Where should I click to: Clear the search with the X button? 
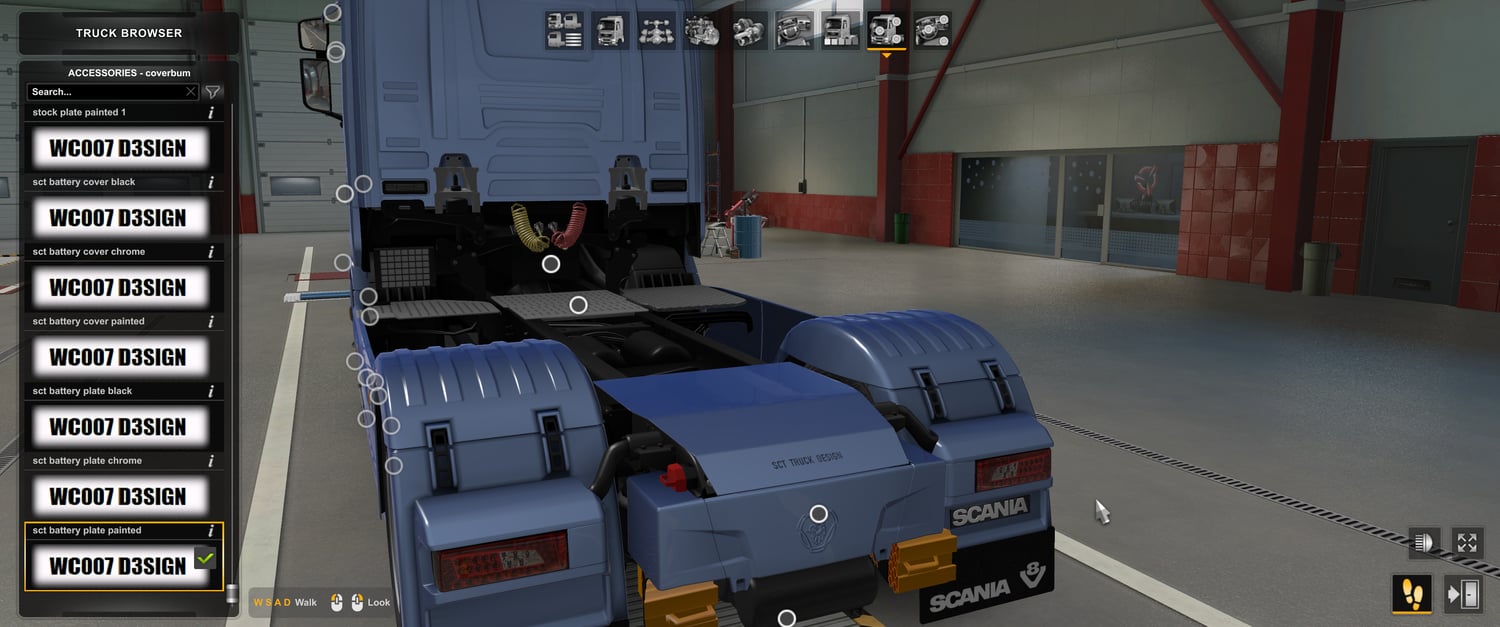191,92
